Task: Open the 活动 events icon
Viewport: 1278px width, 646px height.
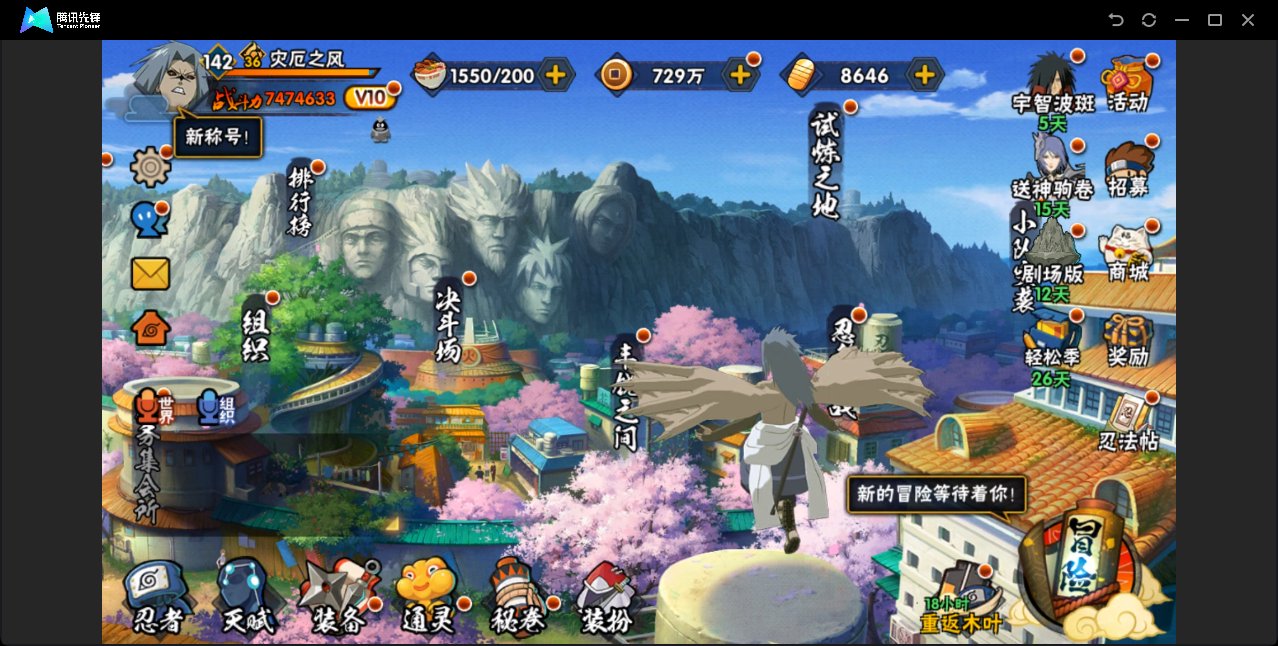Action: pos(1128,84)
